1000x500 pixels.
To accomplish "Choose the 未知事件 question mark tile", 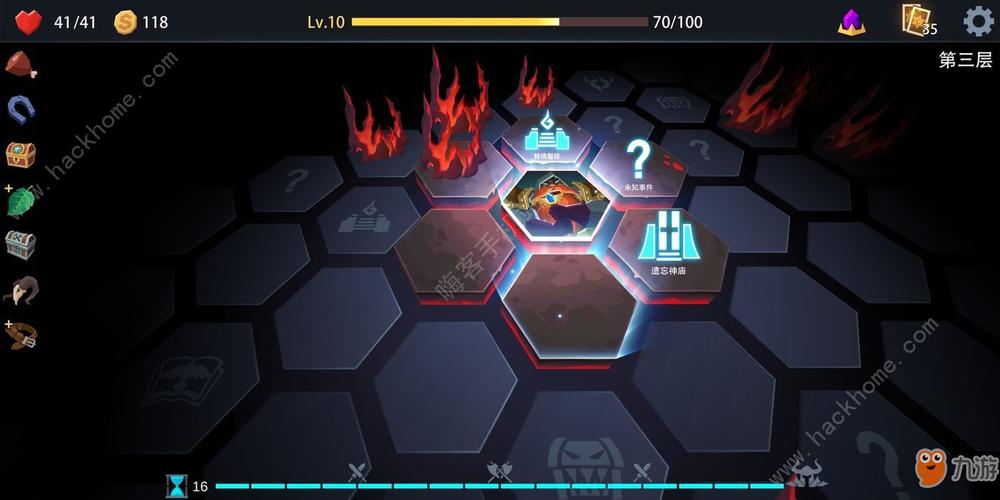I will [x=638, y=163].
